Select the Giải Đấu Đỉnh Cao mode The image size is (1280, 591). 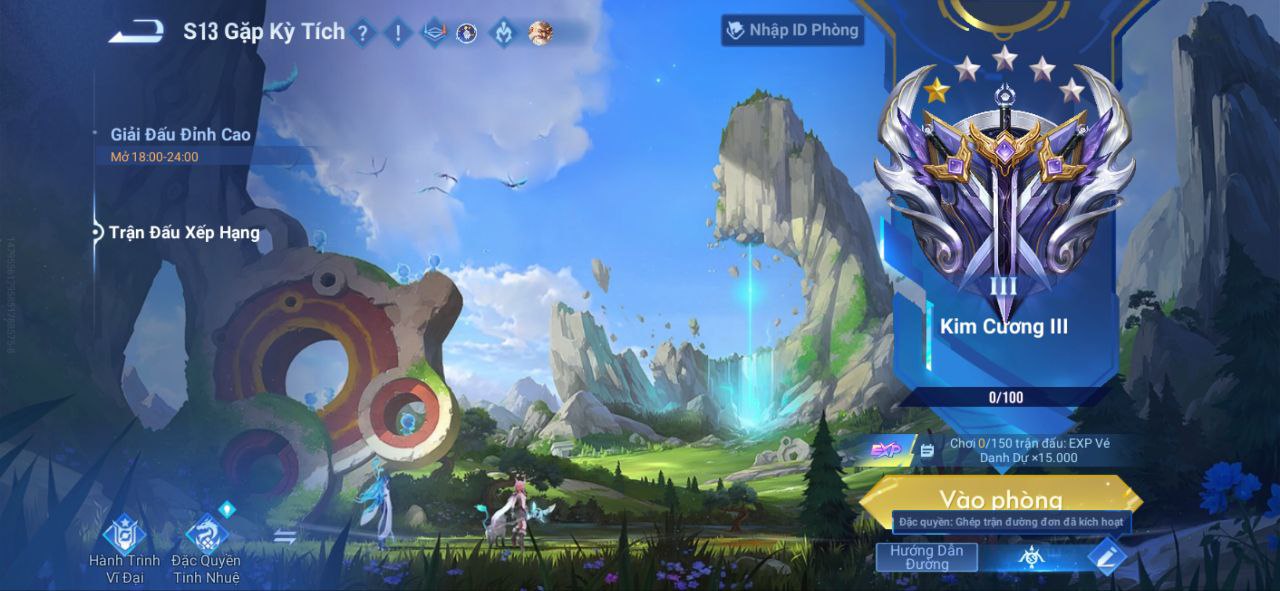(181, 135)
